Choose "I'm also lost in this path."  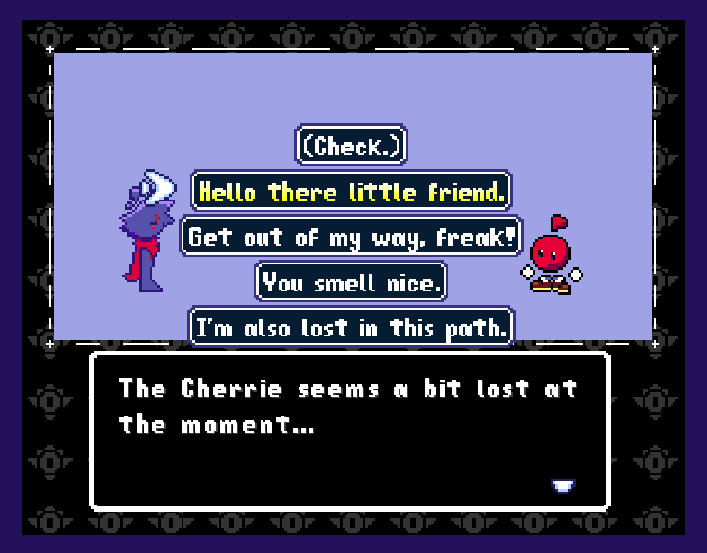pos(351,327)
